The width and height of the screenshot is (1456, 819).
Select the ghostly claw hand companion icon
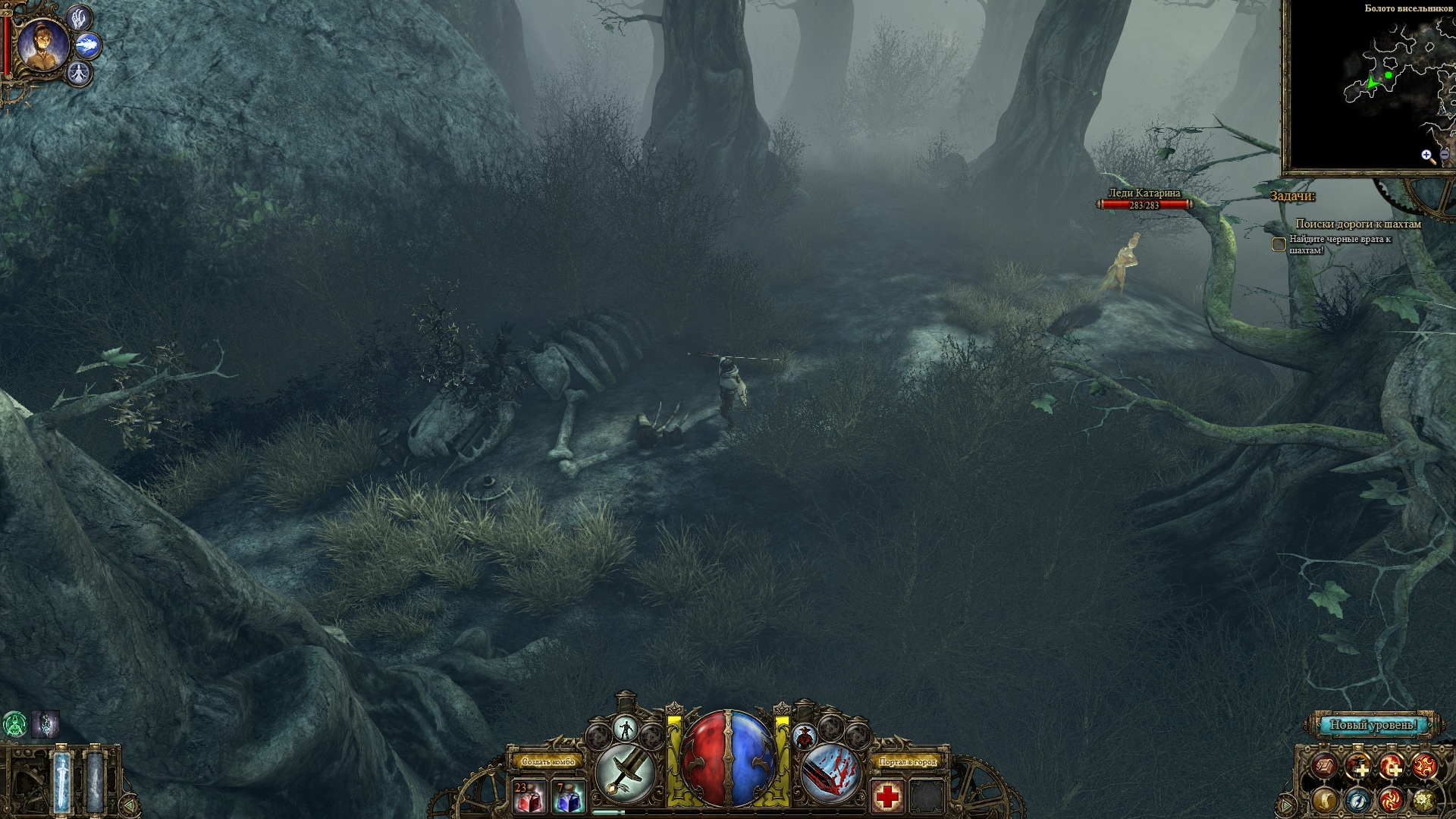(80, 18)
